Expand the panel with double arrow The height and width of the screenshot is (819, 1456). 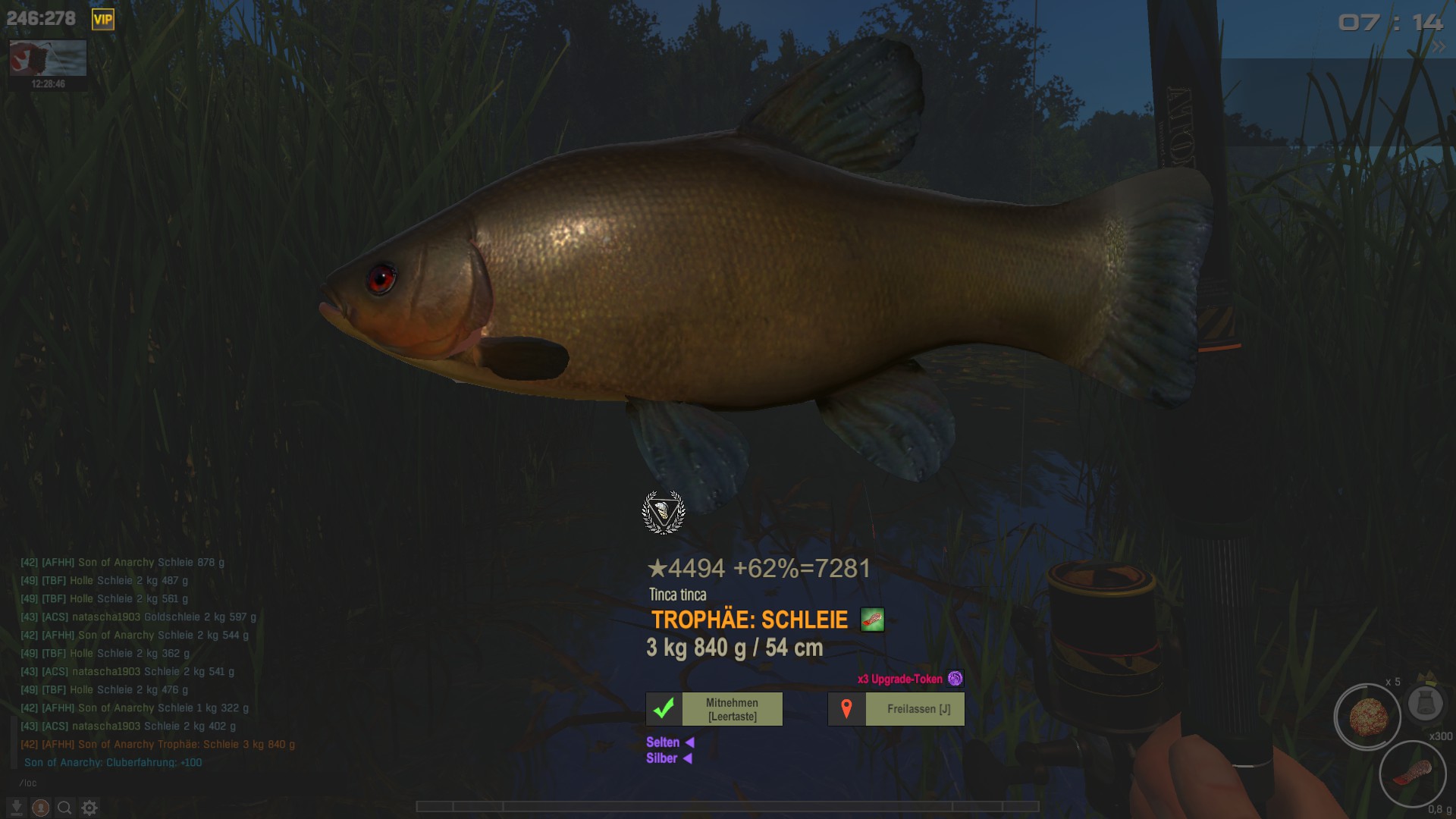pyautogui.click(x=1438, y=47)
